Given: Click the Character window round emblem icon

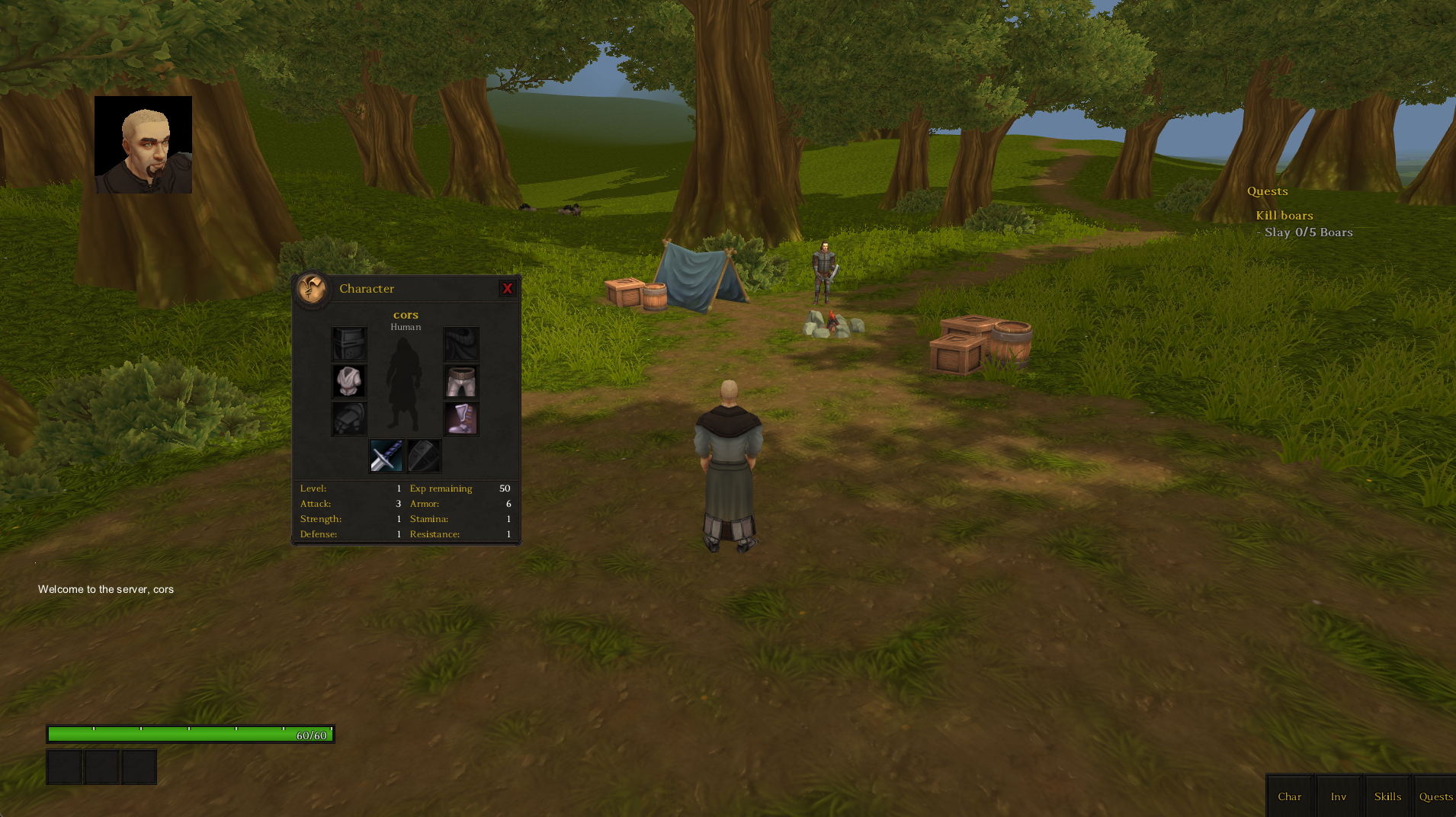Looking at the screenshot, I should (312, 288).
